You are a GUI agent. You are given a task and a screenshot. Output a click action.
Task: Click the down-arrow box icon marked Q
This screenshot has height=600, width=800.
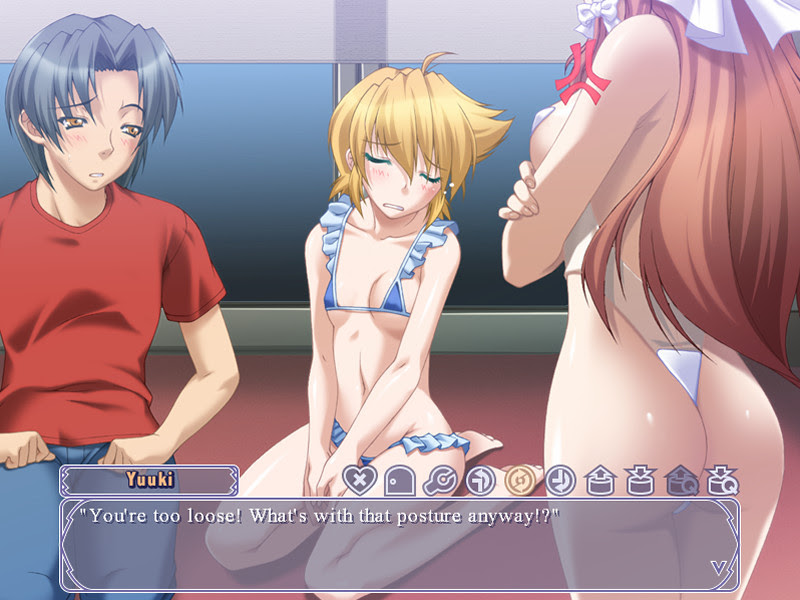pyautogui.click(x=721, y=481)
